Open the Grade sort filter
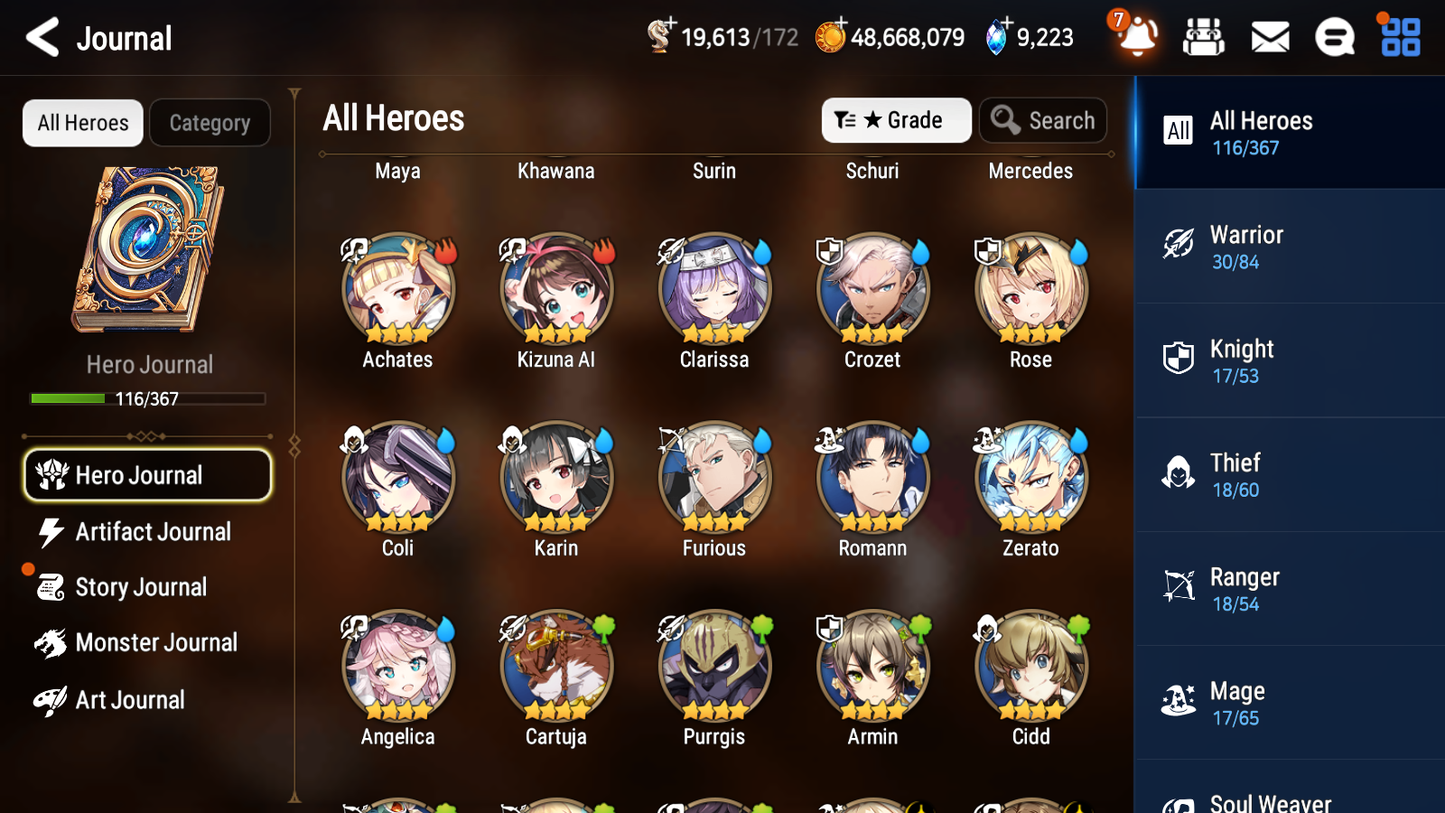Viewport: 1445px width, 813px height. coord(895,120)
